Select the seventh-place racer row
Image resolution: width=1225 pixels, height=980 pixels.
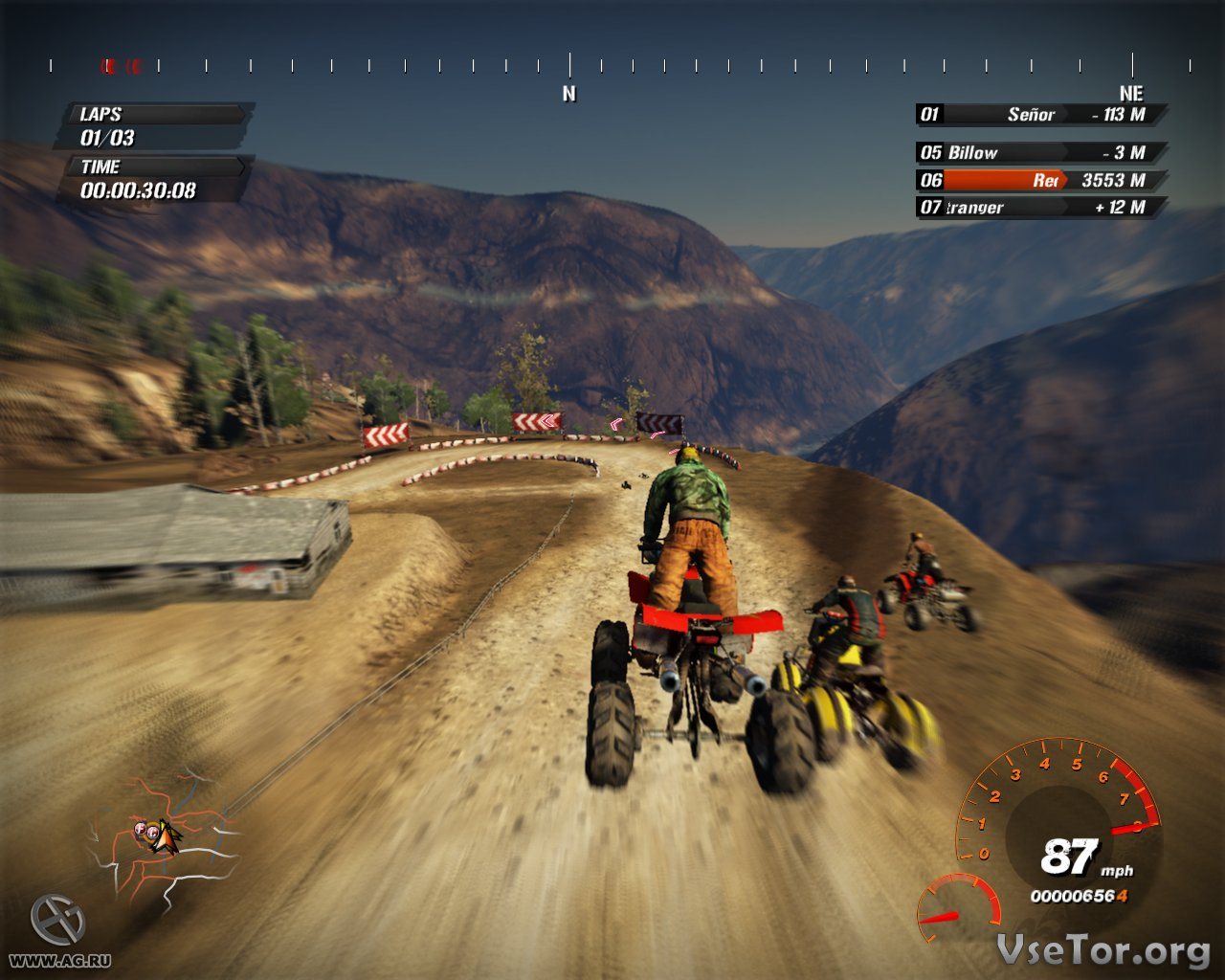point(1041,207)
